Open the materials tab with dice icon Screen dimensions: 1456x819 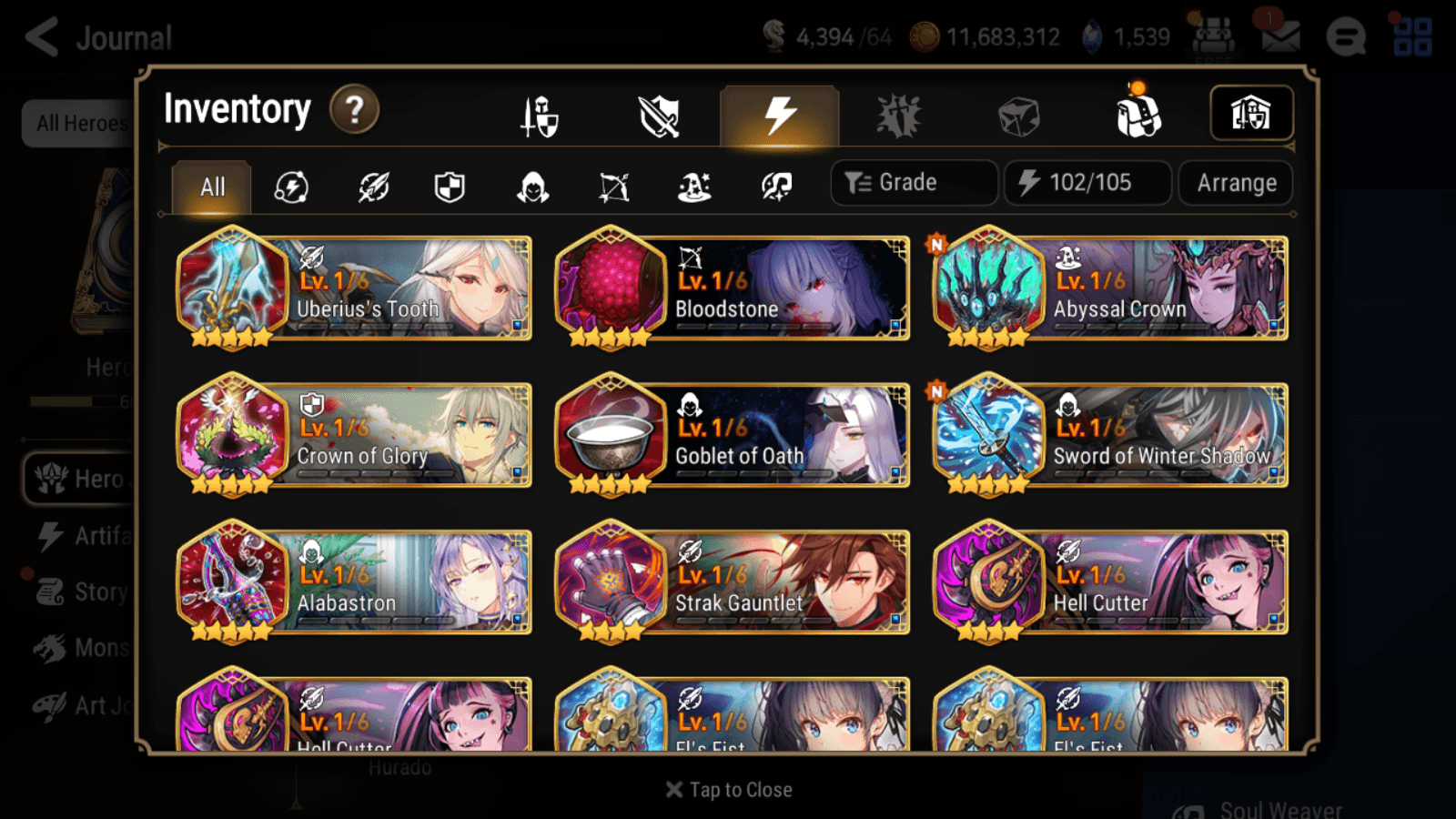pos(1019,114)
